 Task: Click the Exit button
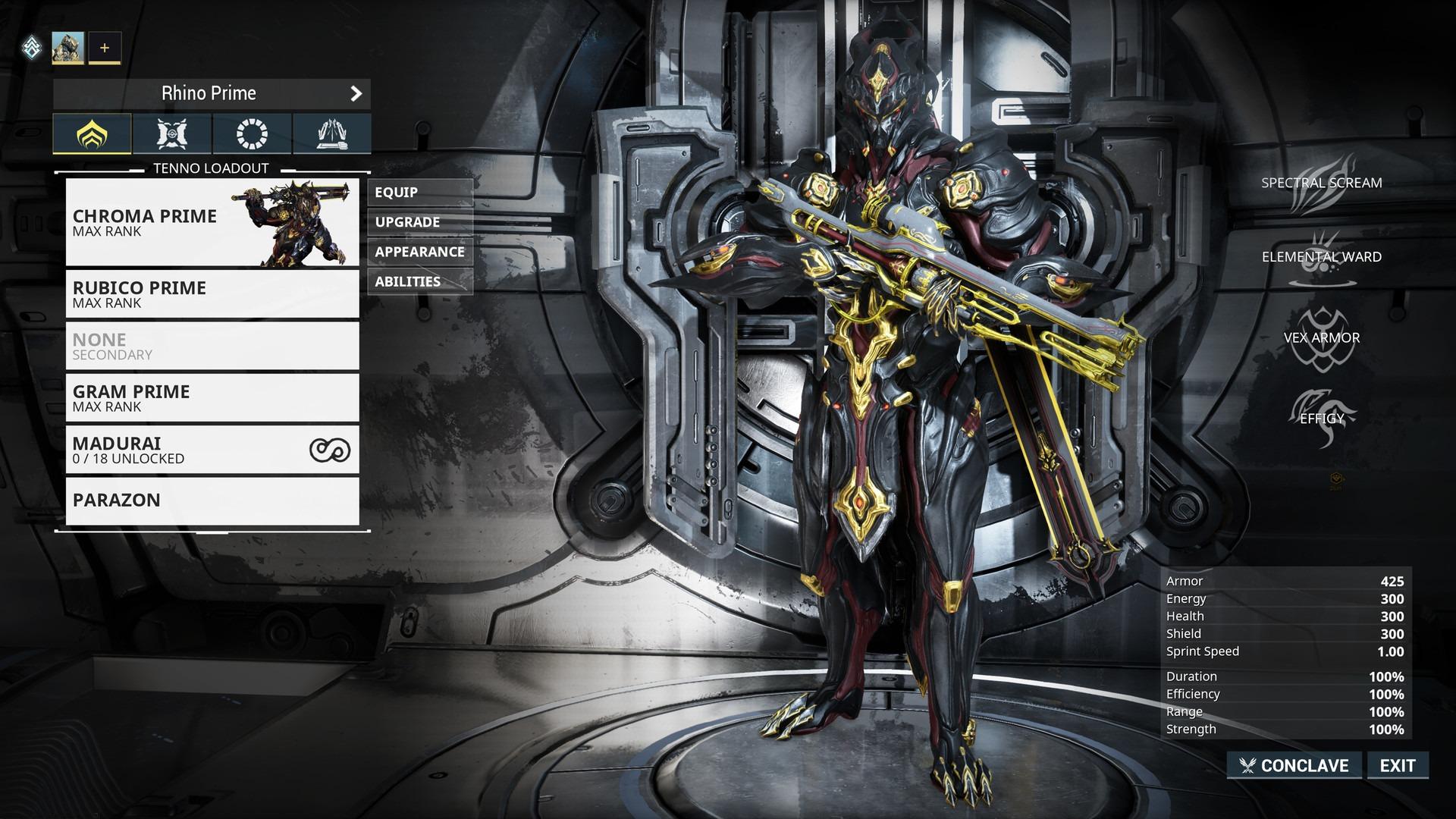point(1398,765)
